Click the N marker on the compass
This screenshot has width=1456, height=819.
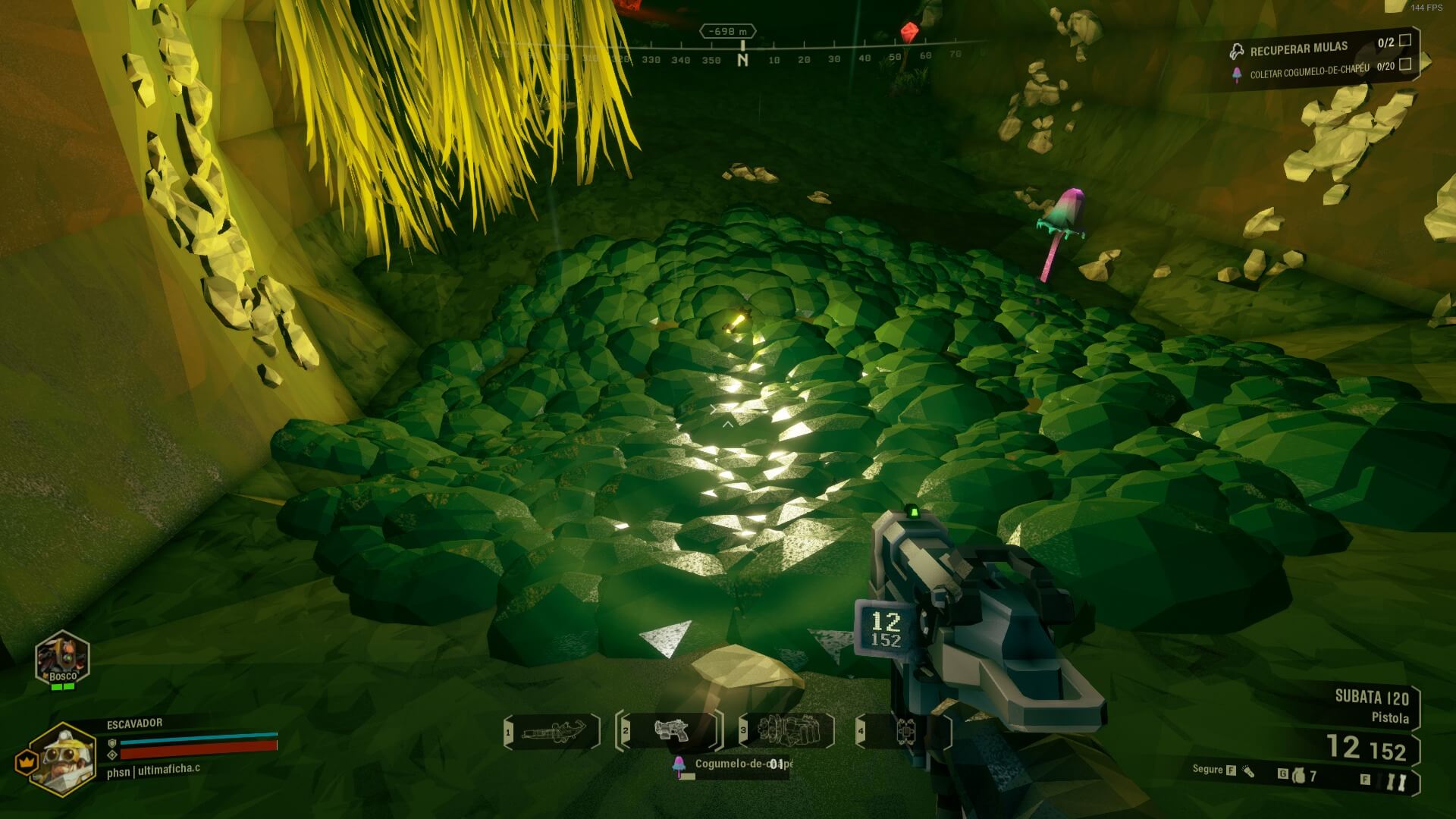(x=742, y=59)
